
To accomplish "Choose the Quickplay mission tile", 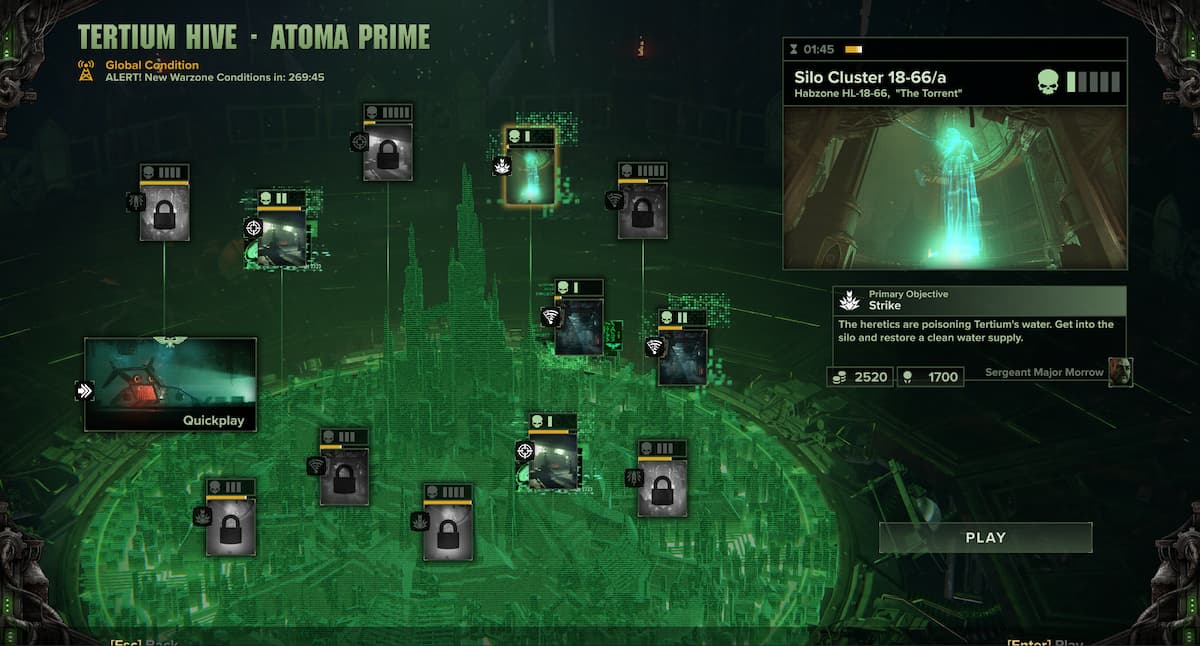I will point(170,384).
